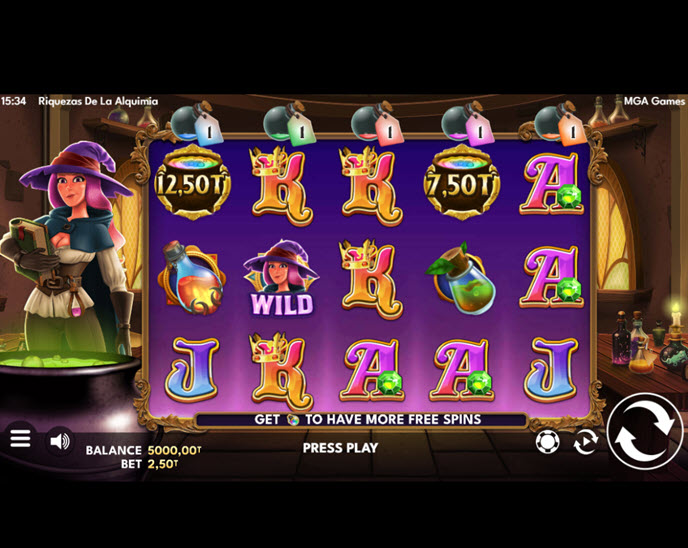
Task: Open the hamburger menu
Action: pos(20,439)
